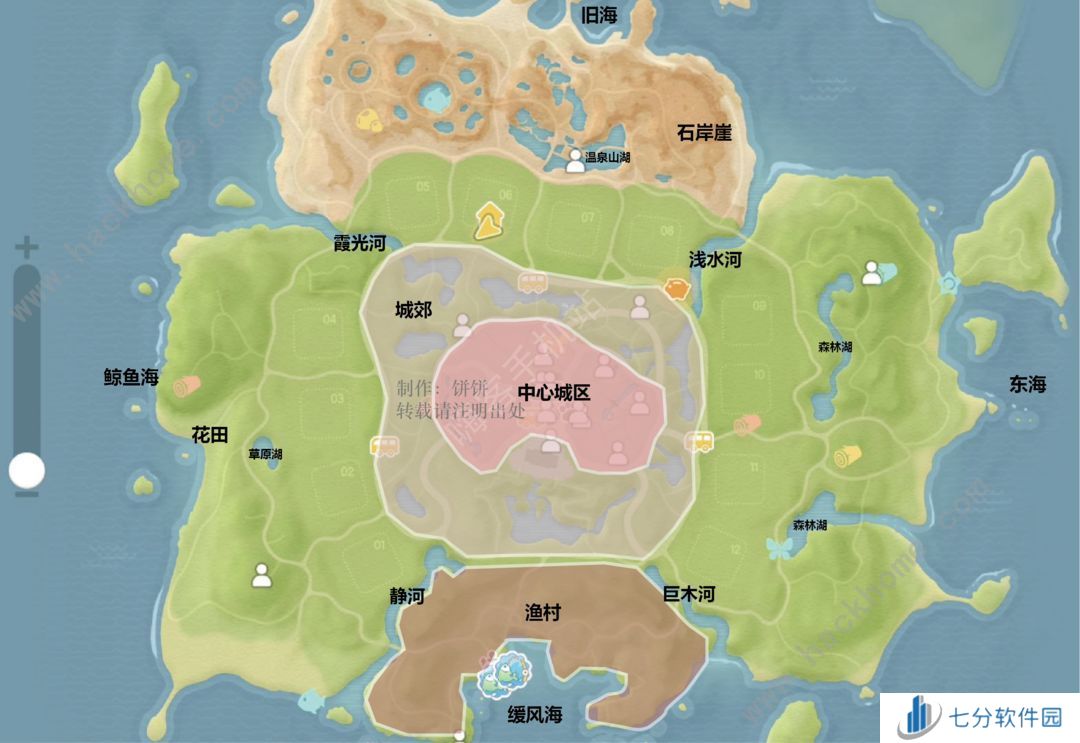Open the 七分软件园 watermark logo
The height and width of the screenshot is (743, 1080).
pos(980,718)
